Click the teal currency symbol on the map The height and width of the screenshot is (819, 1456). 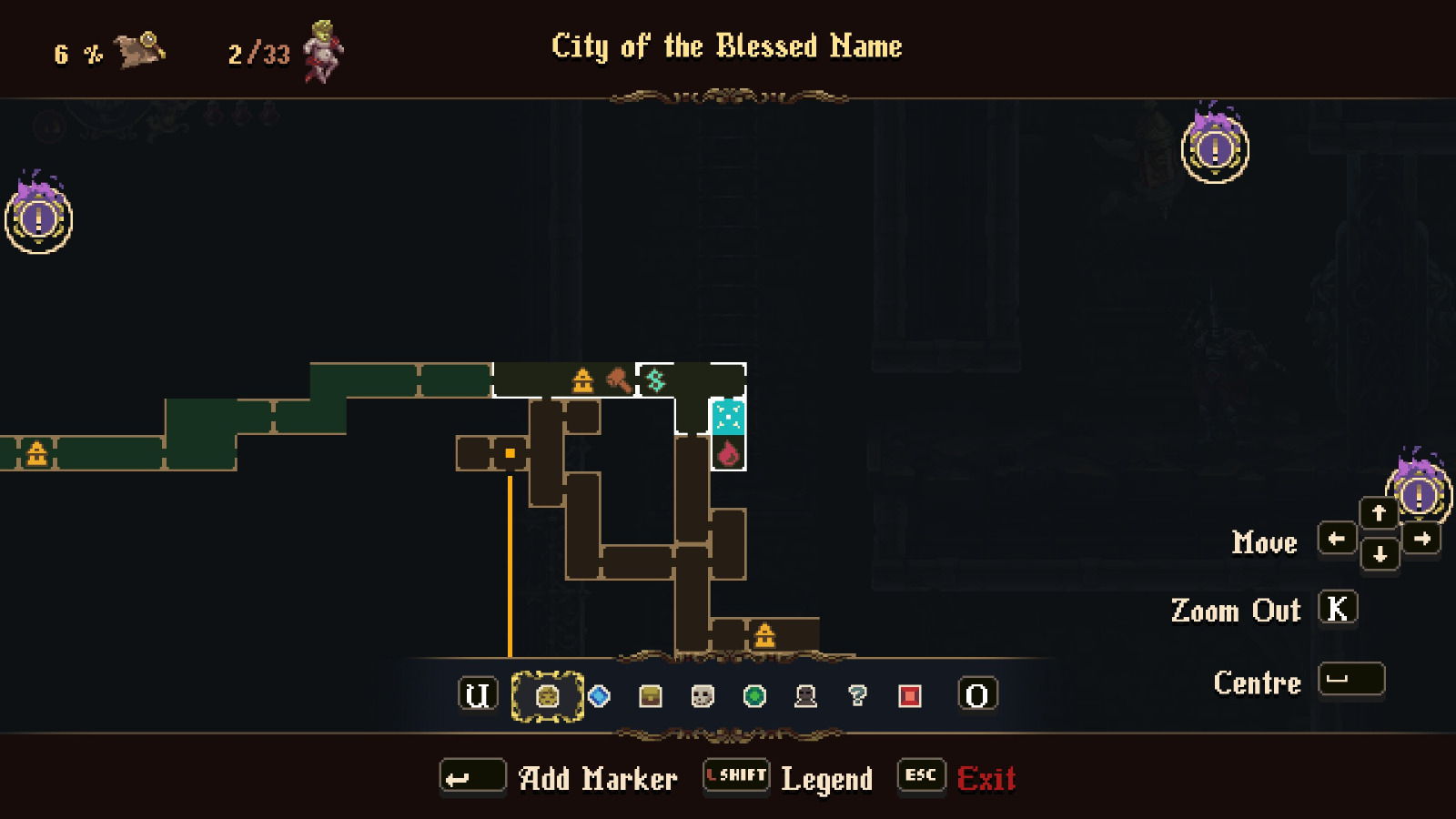point(657,379)
